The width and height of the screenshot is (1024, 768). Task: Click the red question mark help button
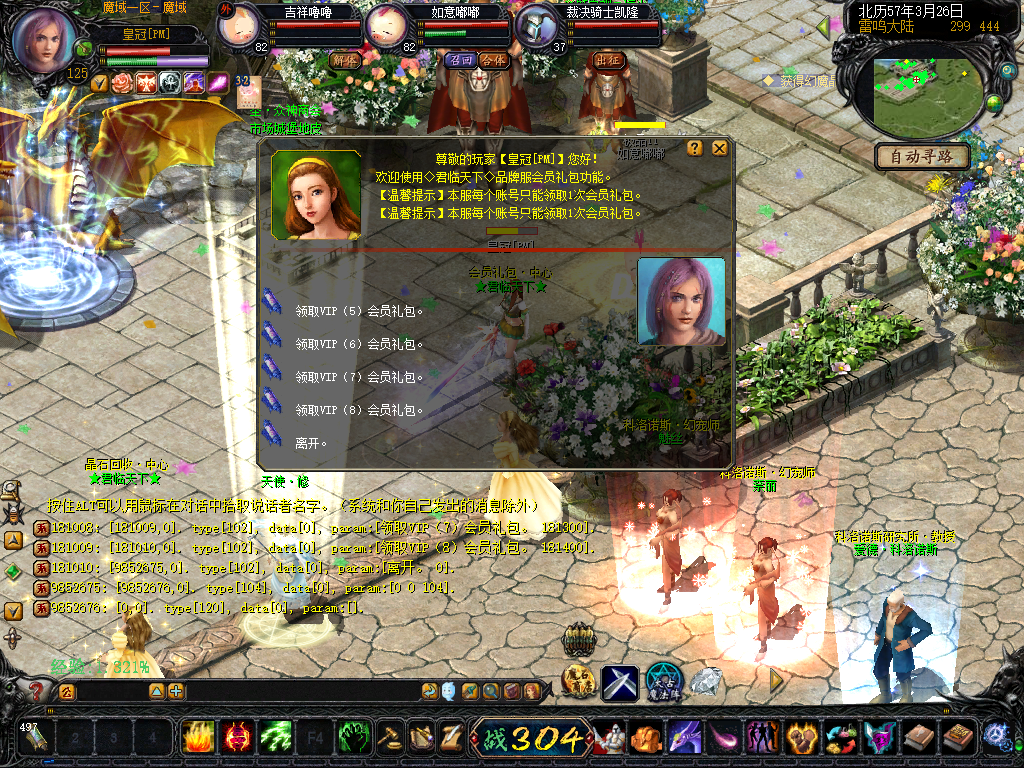(37, 691)
